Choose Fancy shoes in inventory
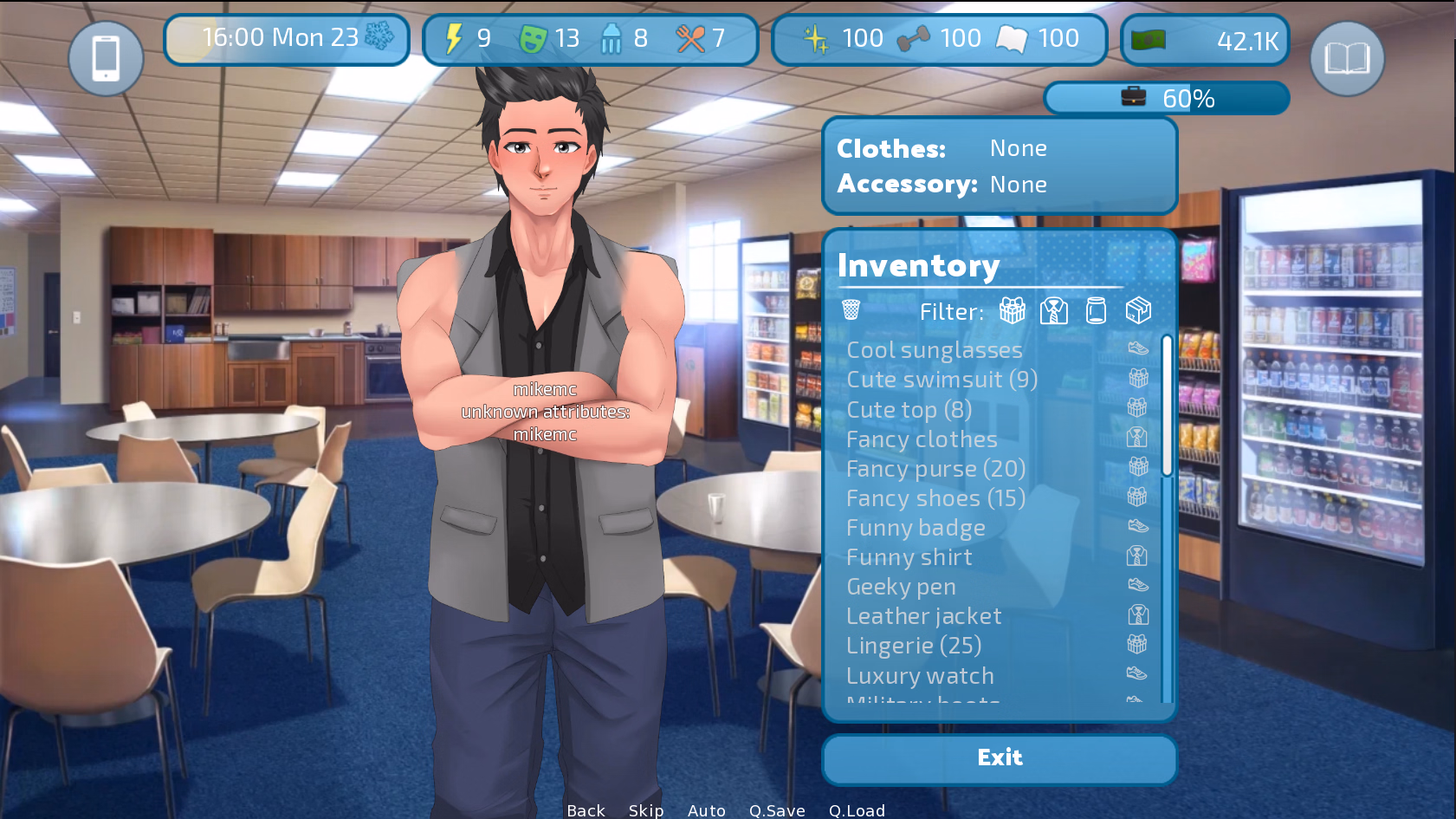Viewport: 1456px width, 819px height. tap(935, 498)
